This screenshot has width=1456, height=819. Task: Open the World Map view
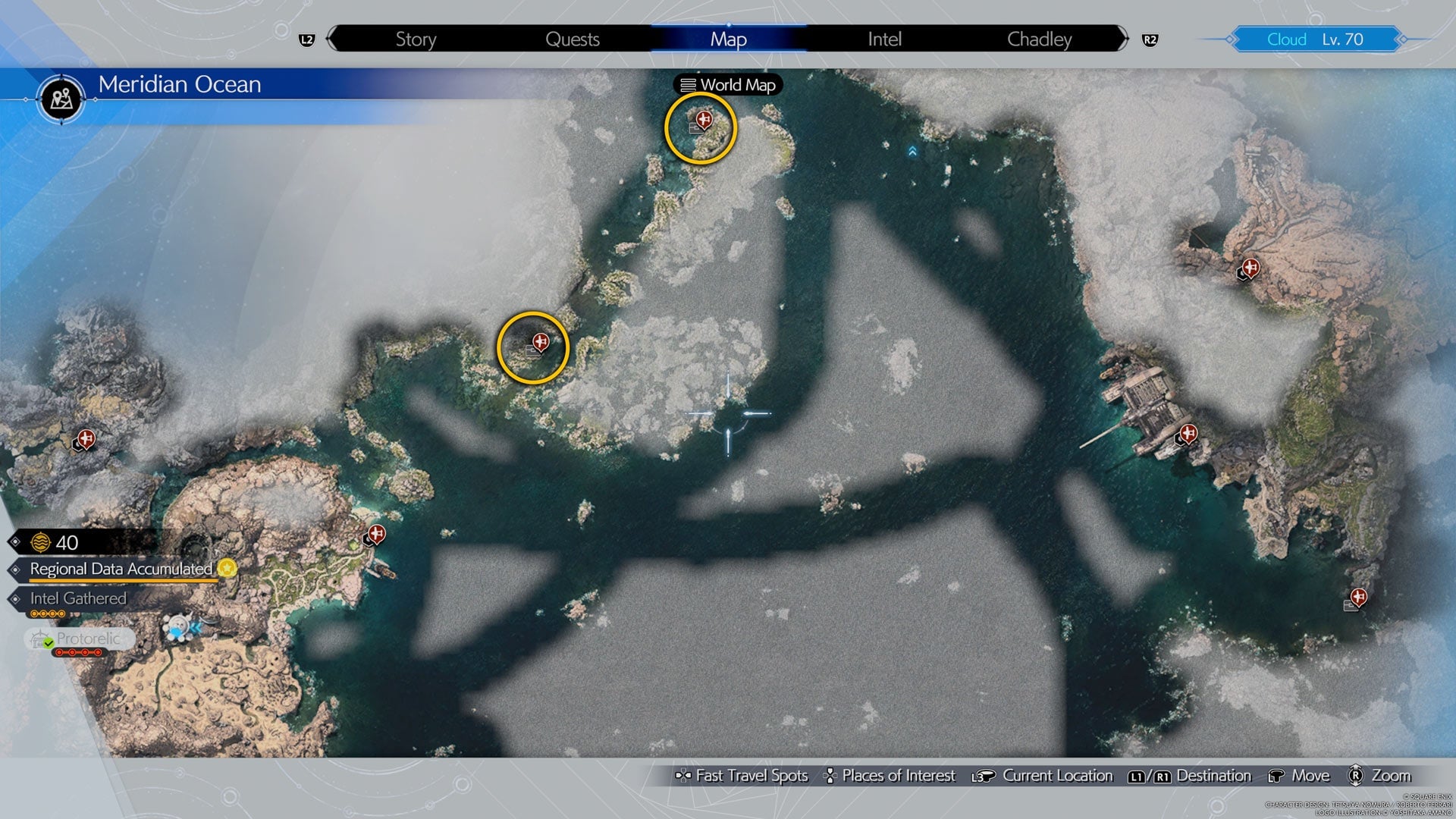(x=727, y=85)
